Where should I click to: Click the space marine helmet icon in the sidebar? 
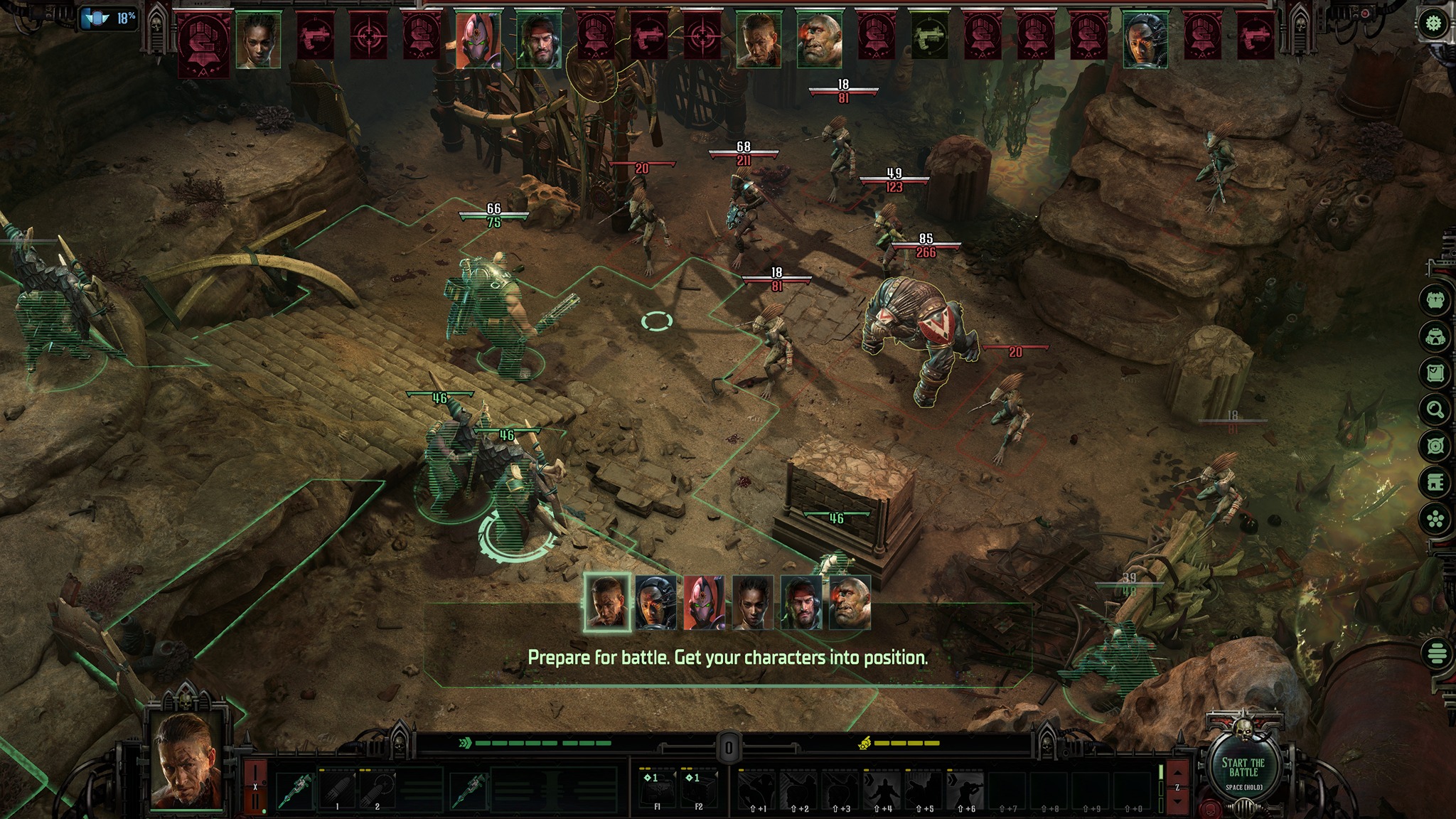1436,336
